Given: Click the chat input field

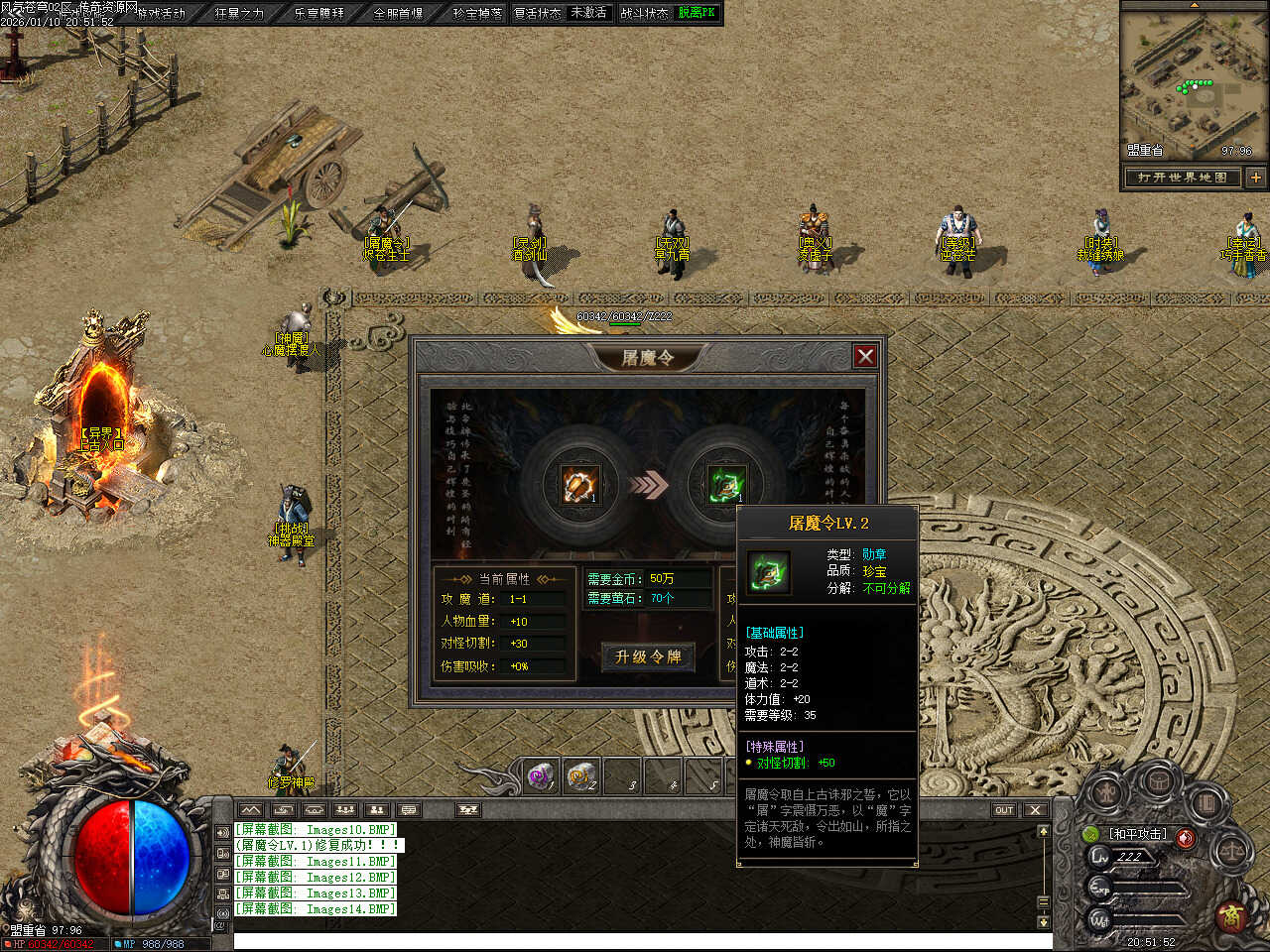Looking at the screenshot, I should pos(635,941).
